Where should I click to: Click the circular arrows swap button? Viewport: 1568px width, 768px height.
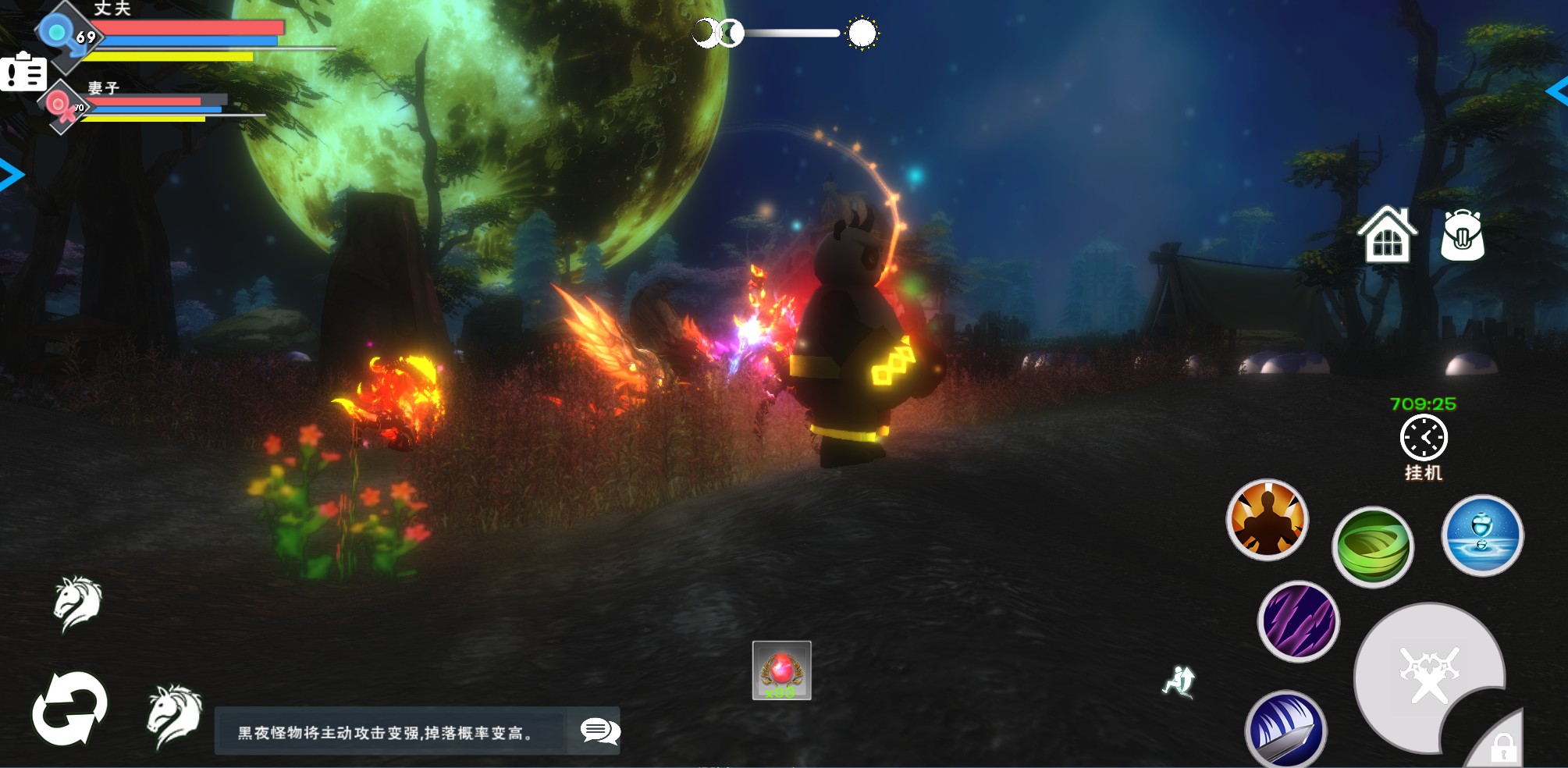click(69, 709)
